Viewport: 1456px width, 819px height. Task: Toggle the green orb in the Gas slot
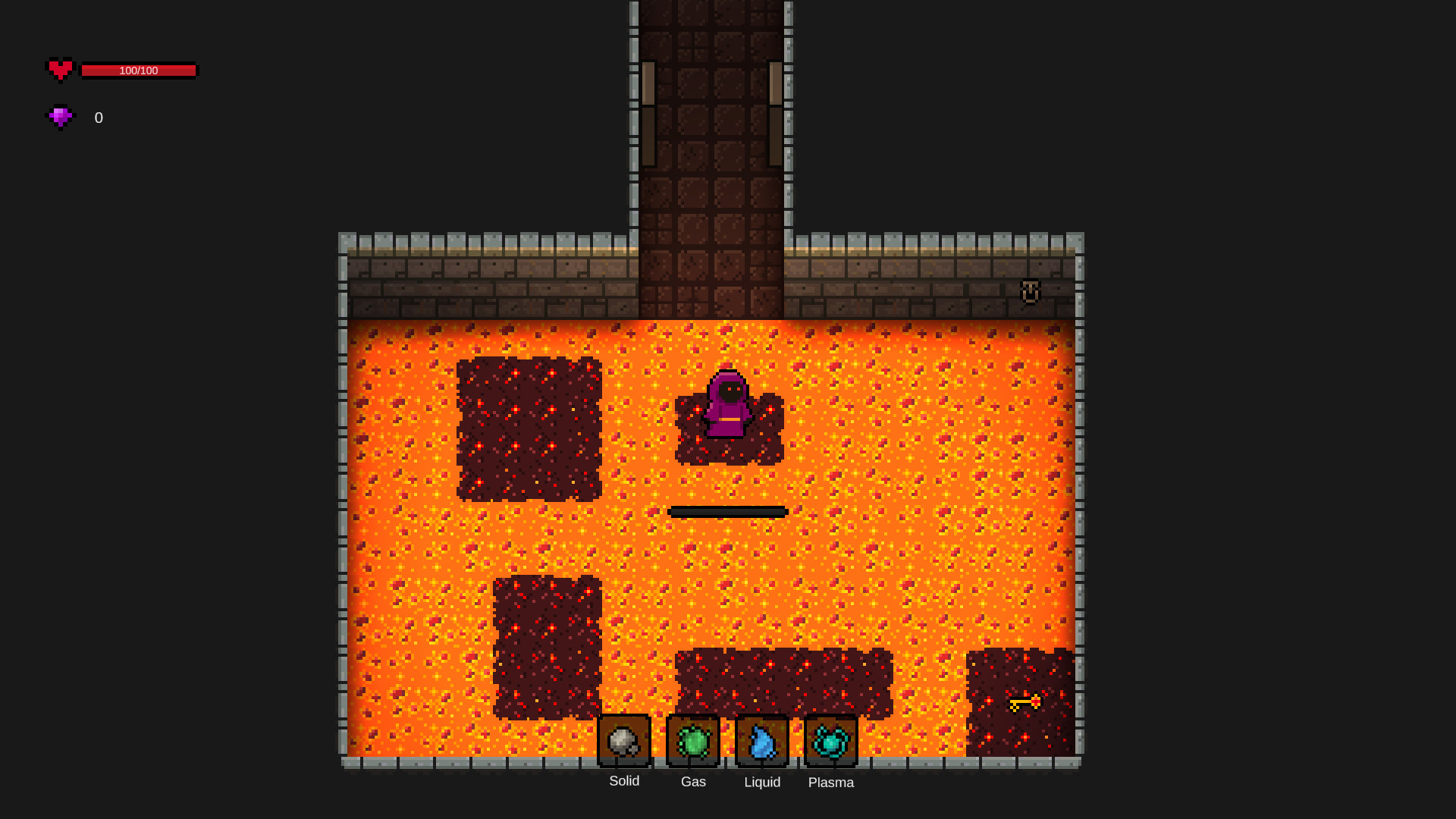coord(692,742)
